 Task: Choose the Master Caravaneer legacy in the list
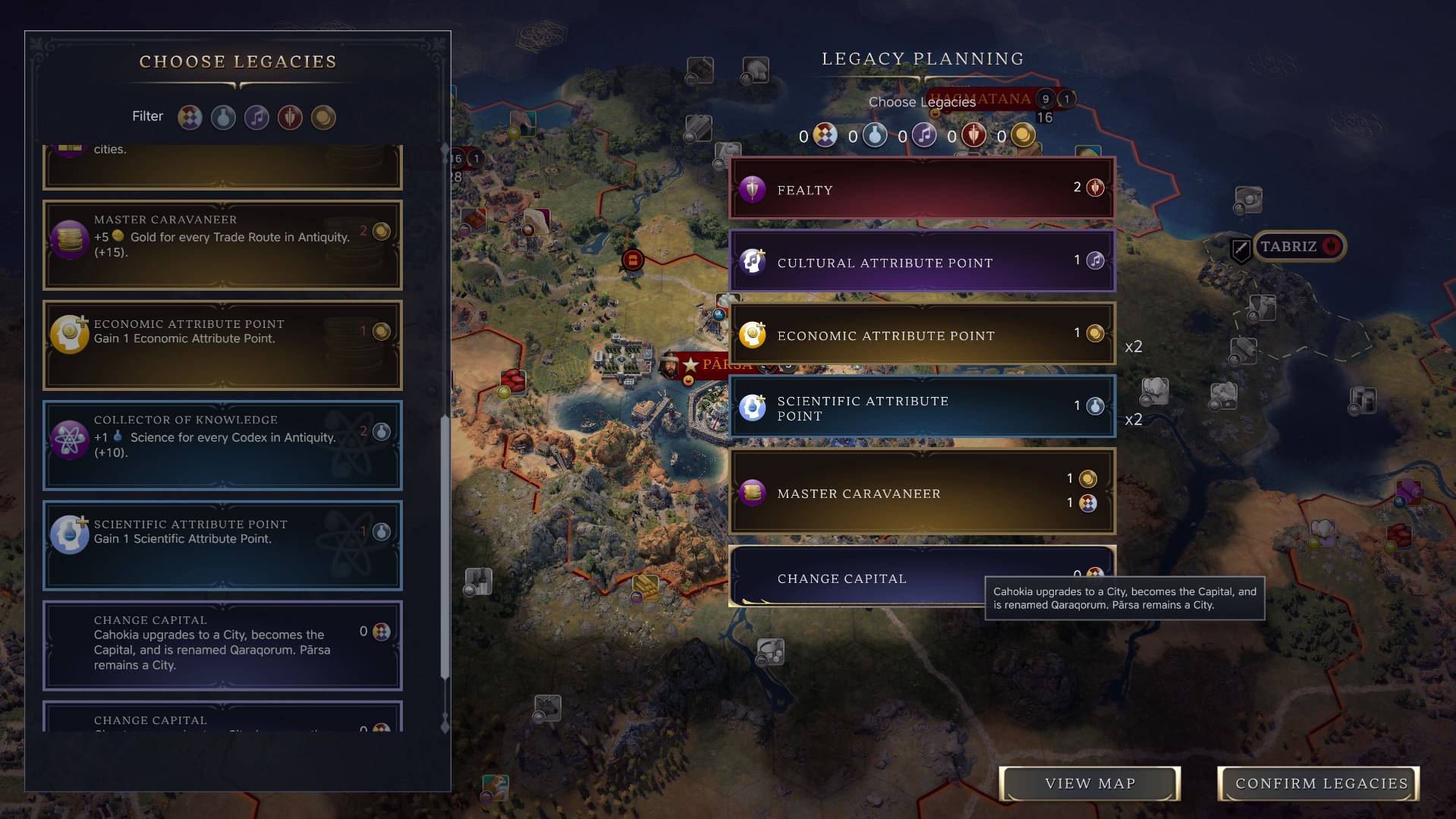point(222,244)
